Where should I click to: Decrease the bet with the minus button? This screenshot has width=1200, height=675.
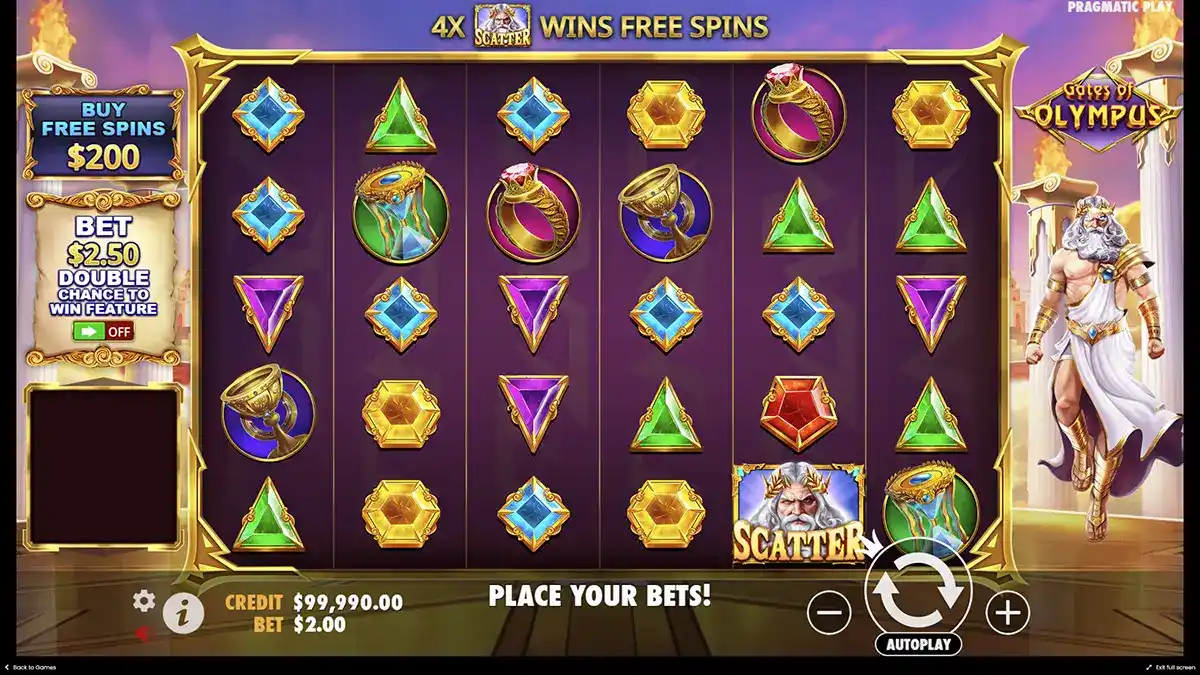829,611
